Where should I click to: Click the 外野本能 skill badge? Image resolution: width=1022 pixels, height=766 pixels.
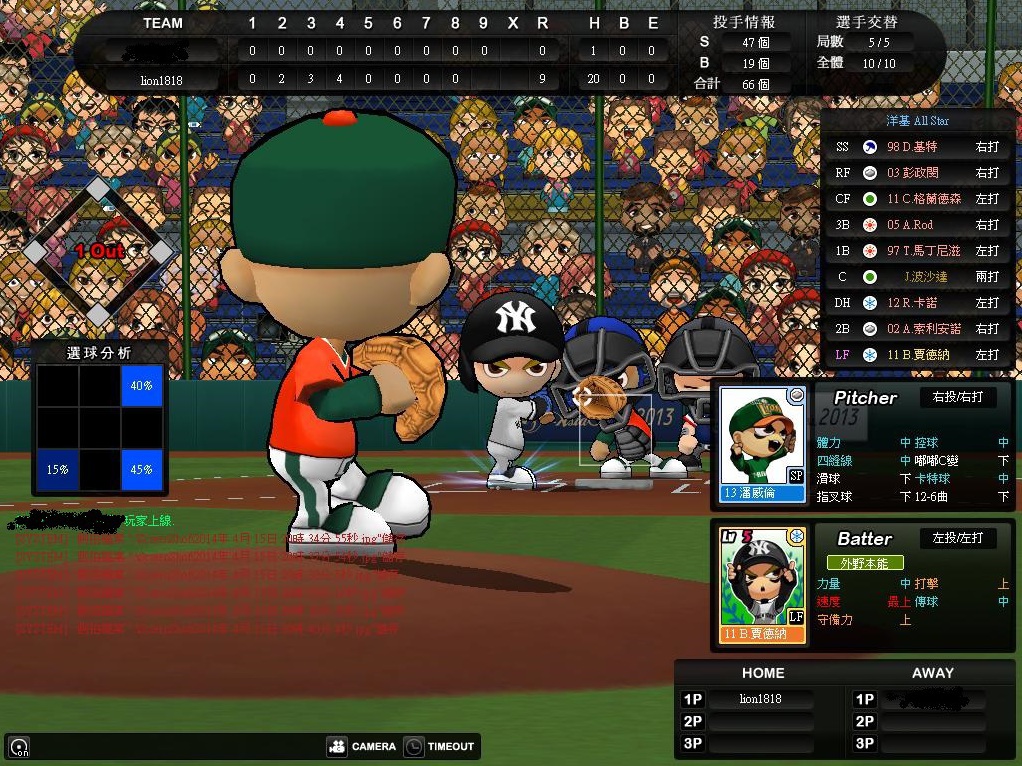coord(864,563)
